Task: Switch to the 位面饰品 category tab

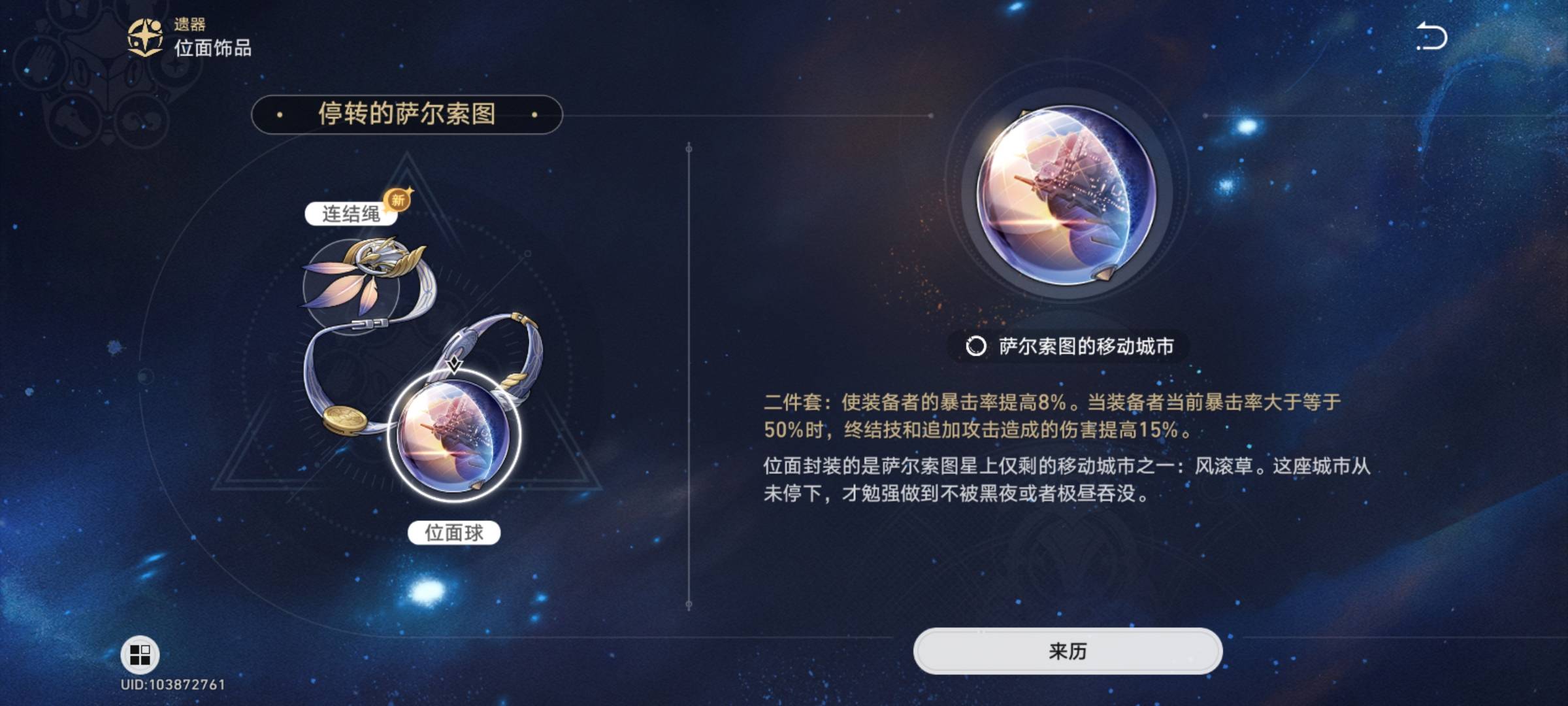Action: 212,47
